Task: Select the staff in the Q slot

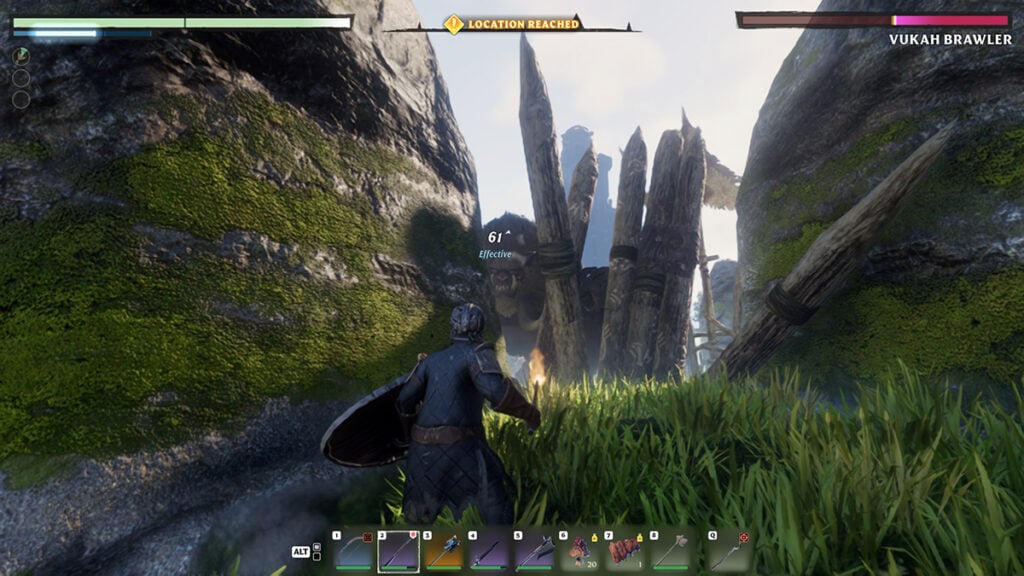Action: [x=729, y=551]
